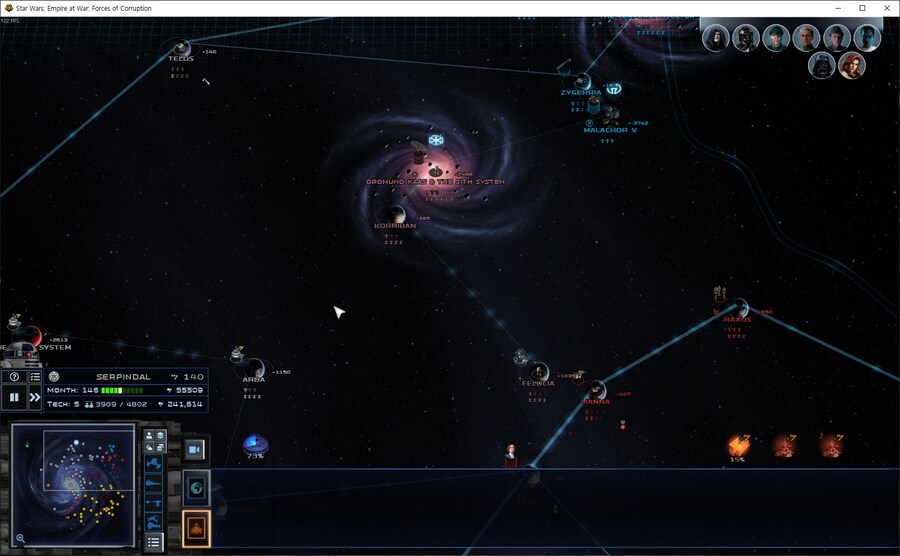Activate the fast-forward button
The width and height of the screenshot is (900, 556).
[35, 397]
